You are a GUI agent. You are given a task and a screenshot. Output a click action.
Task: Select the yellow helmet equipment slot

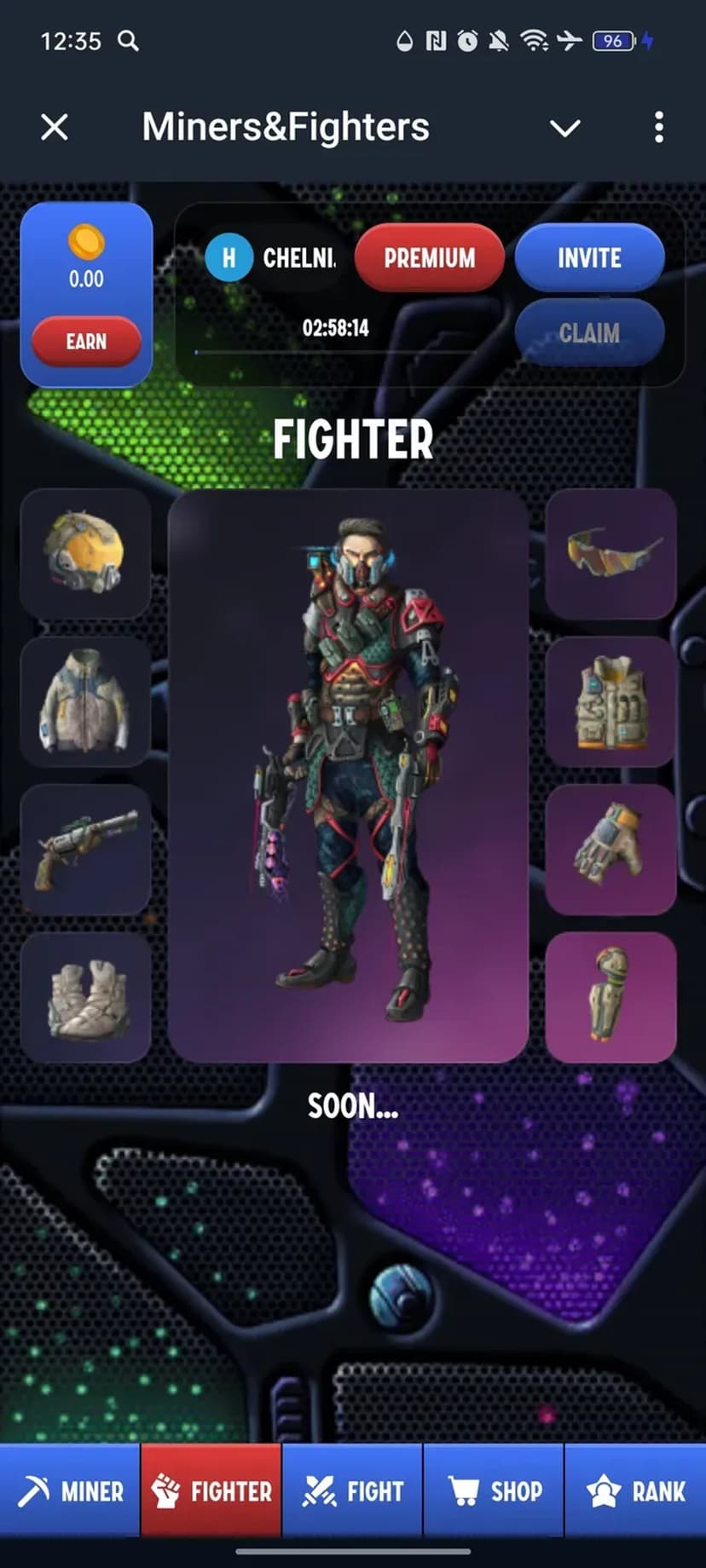click(x=85, y=554)
